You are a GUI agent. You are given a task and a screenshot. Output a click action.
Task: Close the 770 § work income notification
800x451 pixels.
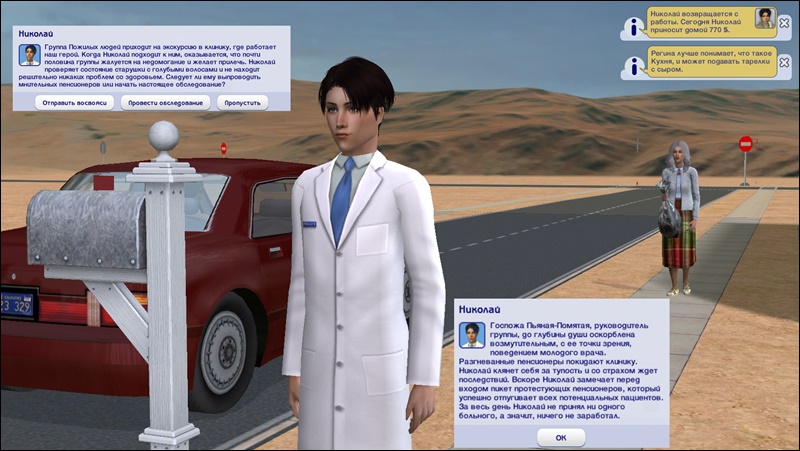click(x=785, y=23)
